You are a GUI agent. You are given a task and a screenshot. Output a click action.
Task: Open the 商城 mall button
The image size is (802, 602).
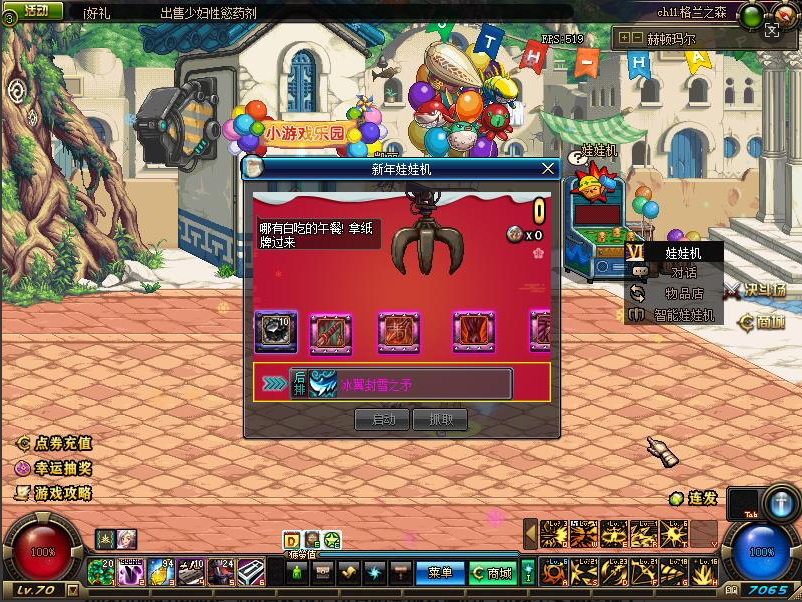click(x=492, y=573)
